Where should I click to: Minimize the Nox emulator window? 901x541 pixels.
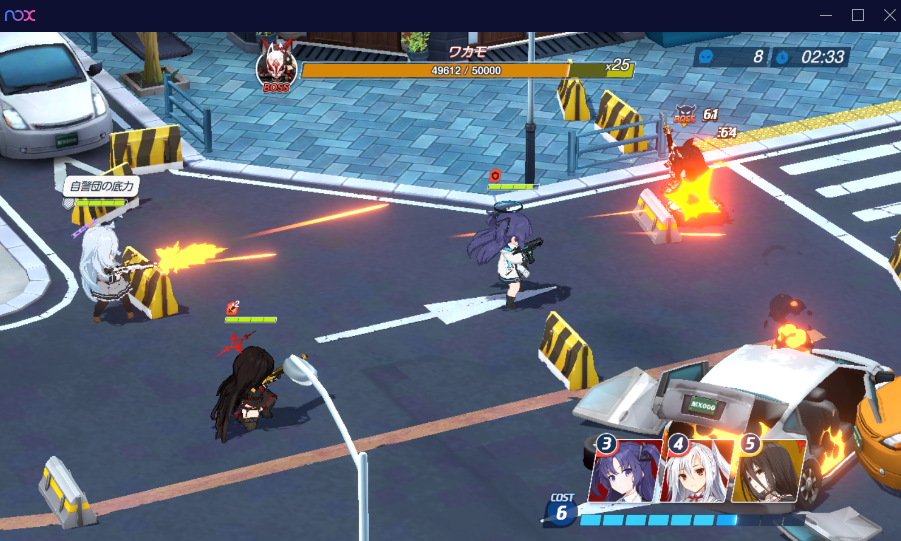coord(826,15)
